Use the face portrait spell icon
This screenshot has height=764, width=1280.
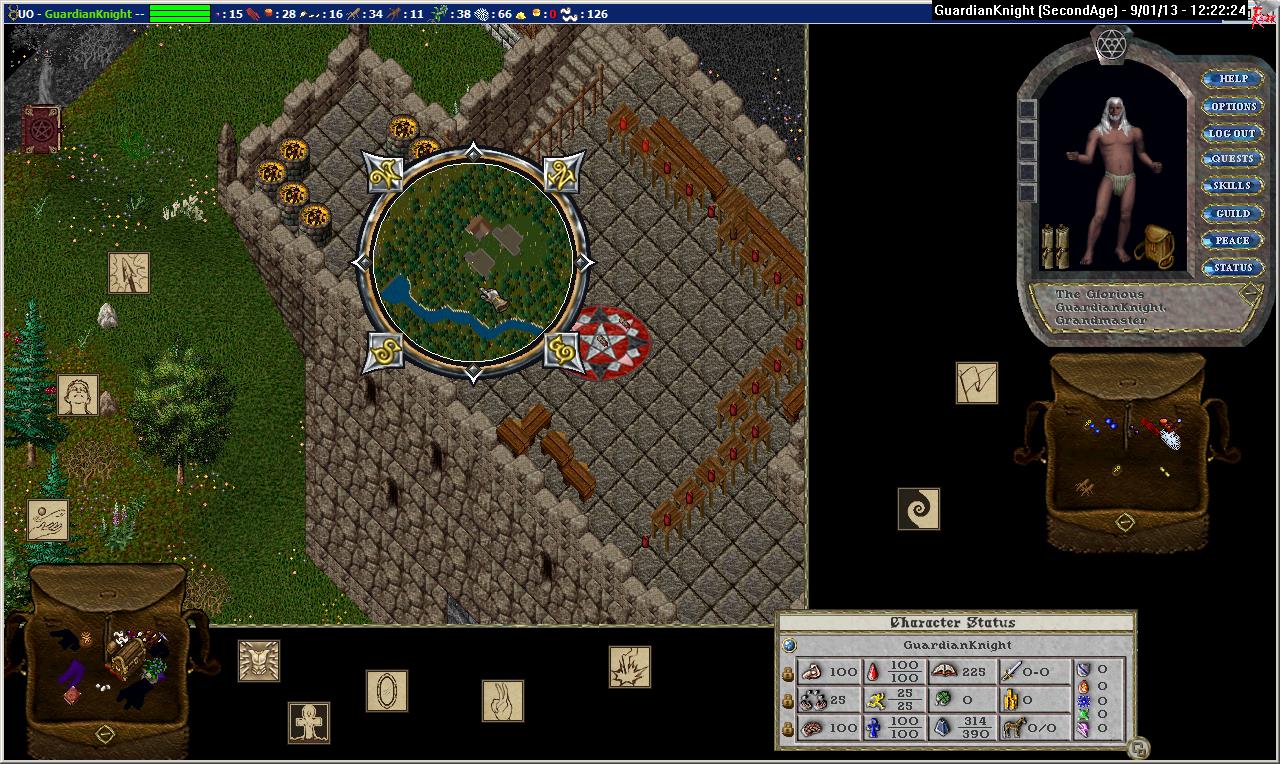(78, 396)
